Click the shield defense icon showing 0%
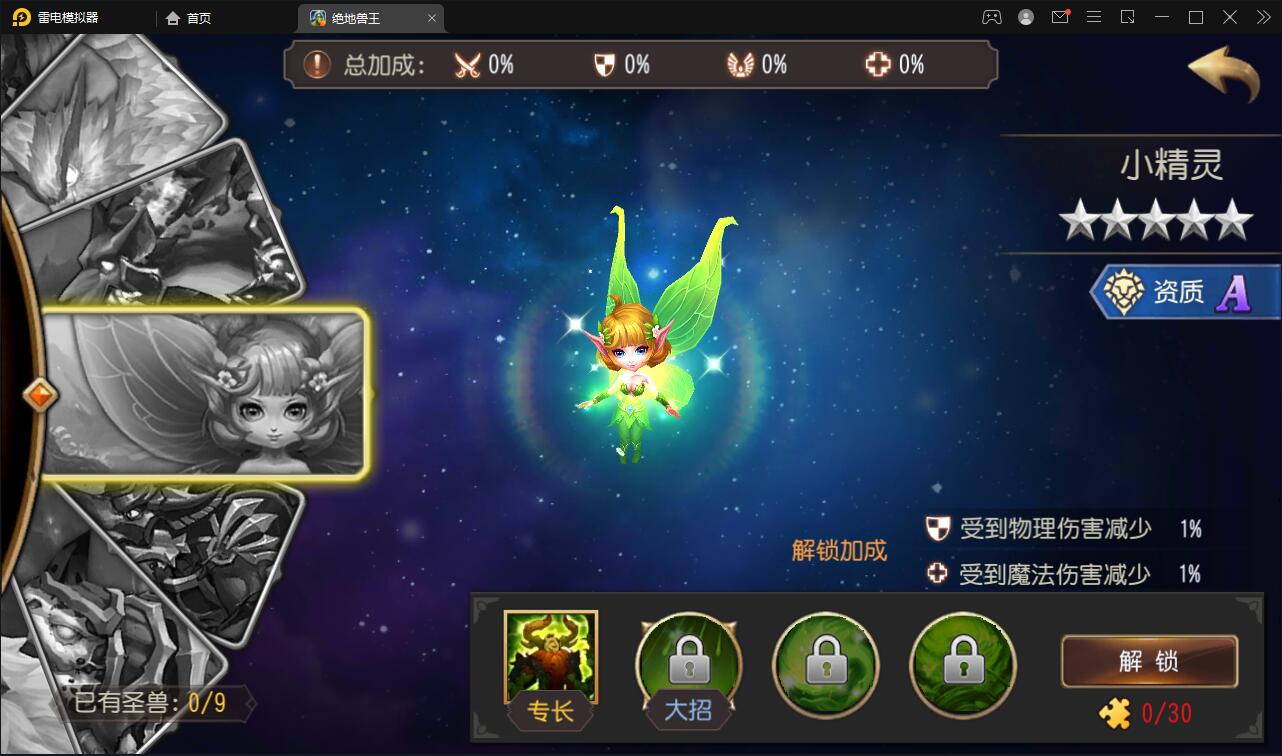Image resolution: width=1282 pixels, height=756 pixels. tap(605, 64)
